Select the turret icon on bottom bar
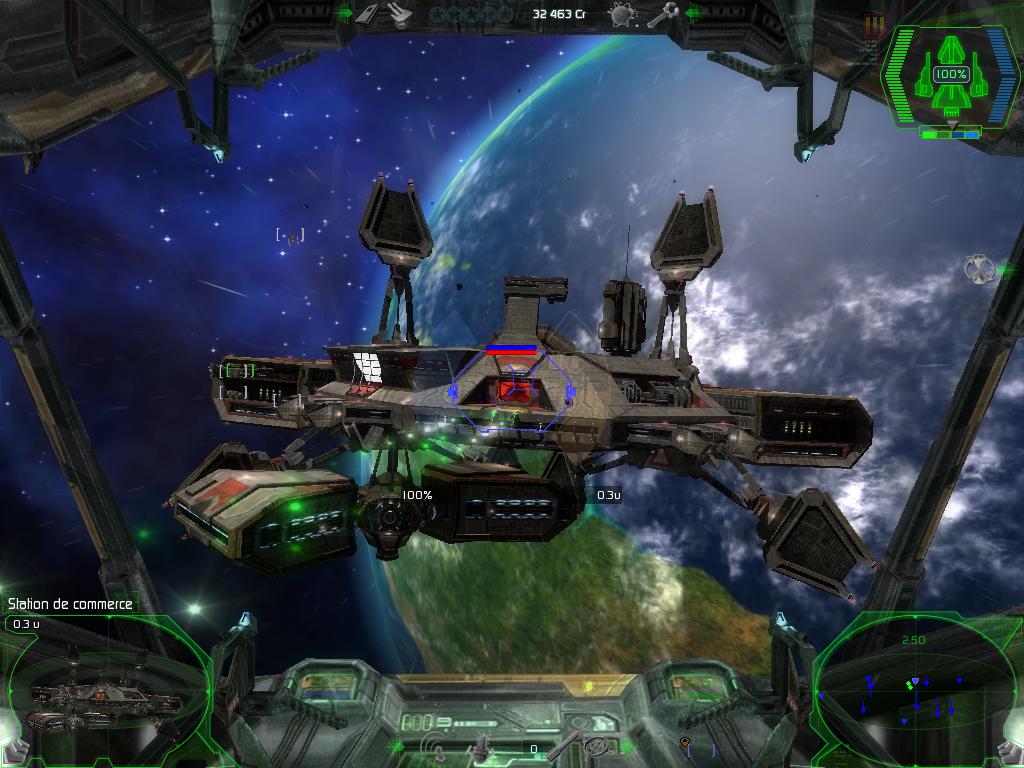 [482, 746]
